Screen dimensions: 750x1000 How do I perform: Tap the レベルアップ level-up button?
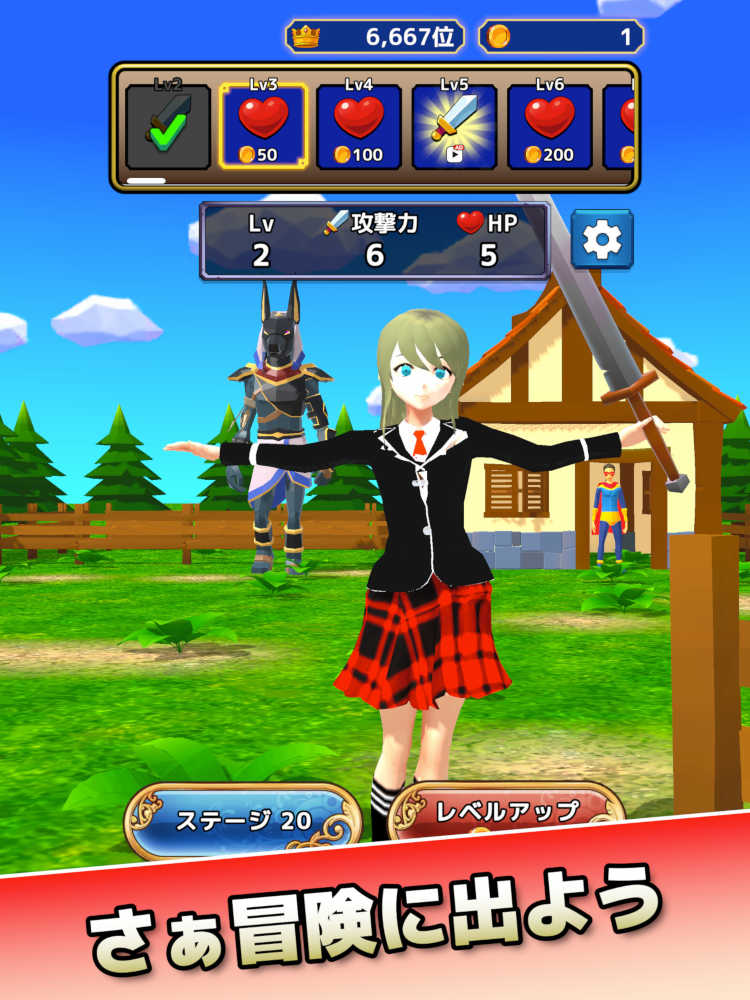(x=505, y=811)
